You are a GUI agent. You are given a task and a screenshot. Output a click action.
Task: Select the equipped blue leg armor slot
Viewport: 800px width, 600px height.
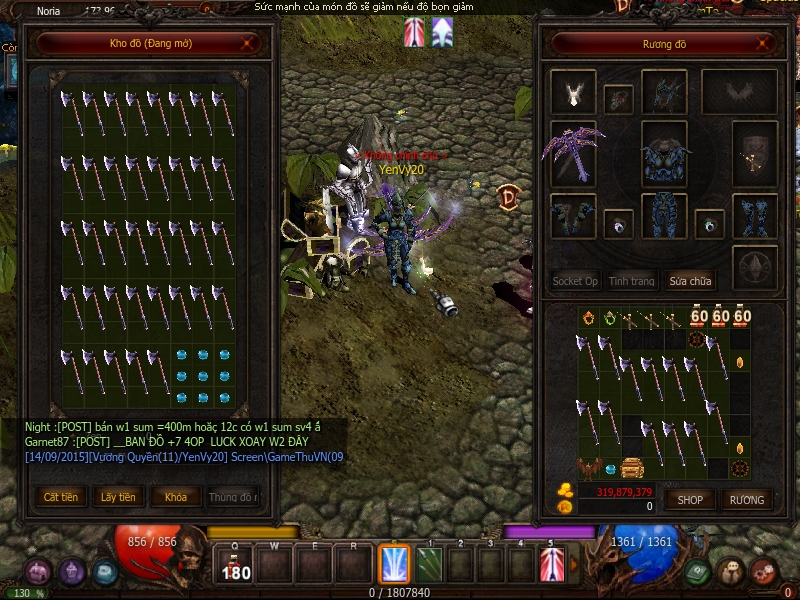[664, 216]
